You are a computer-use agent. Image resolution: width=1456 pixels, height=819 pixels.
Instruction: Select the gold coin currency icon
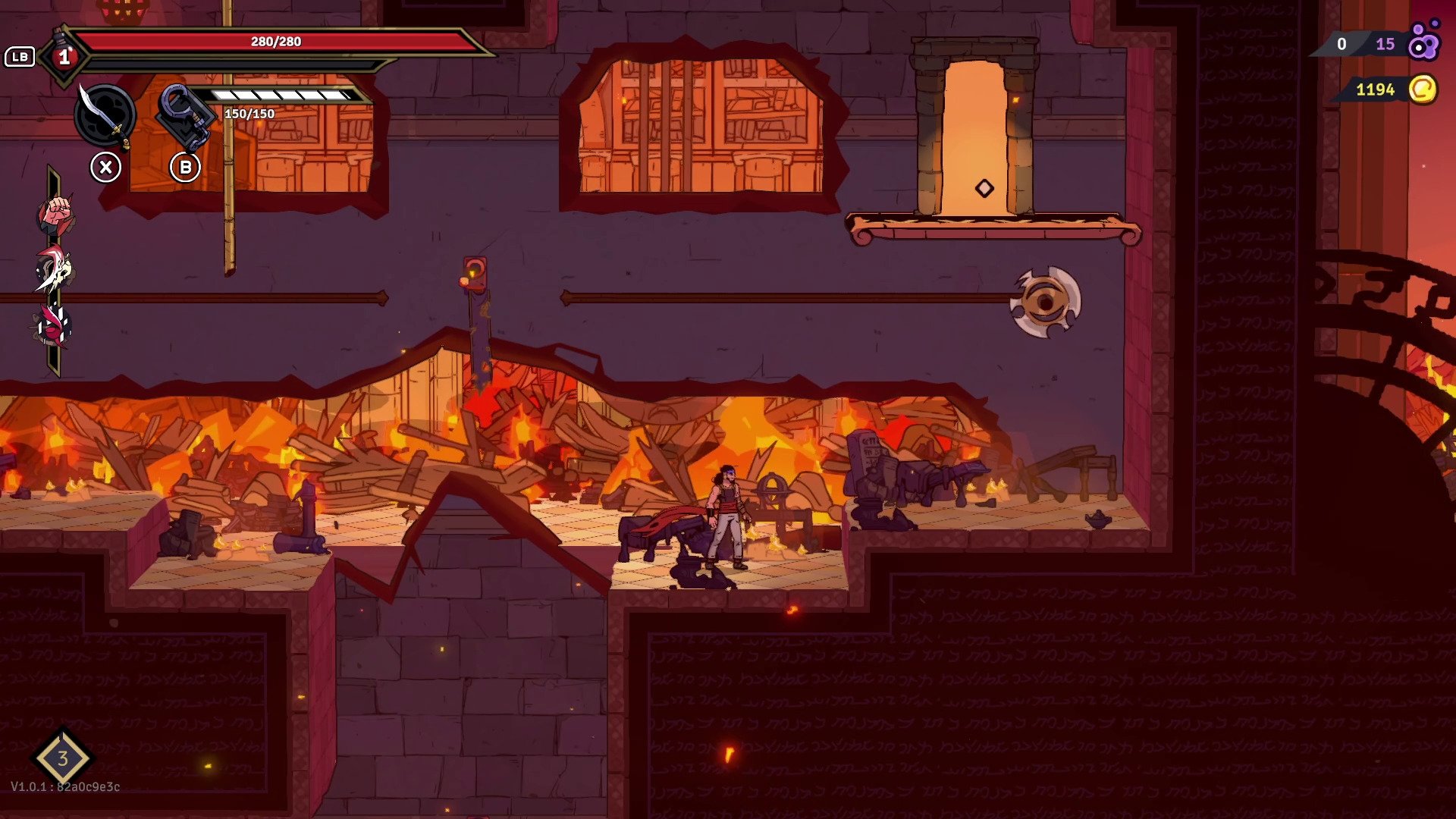click(x=1423, y=89)
